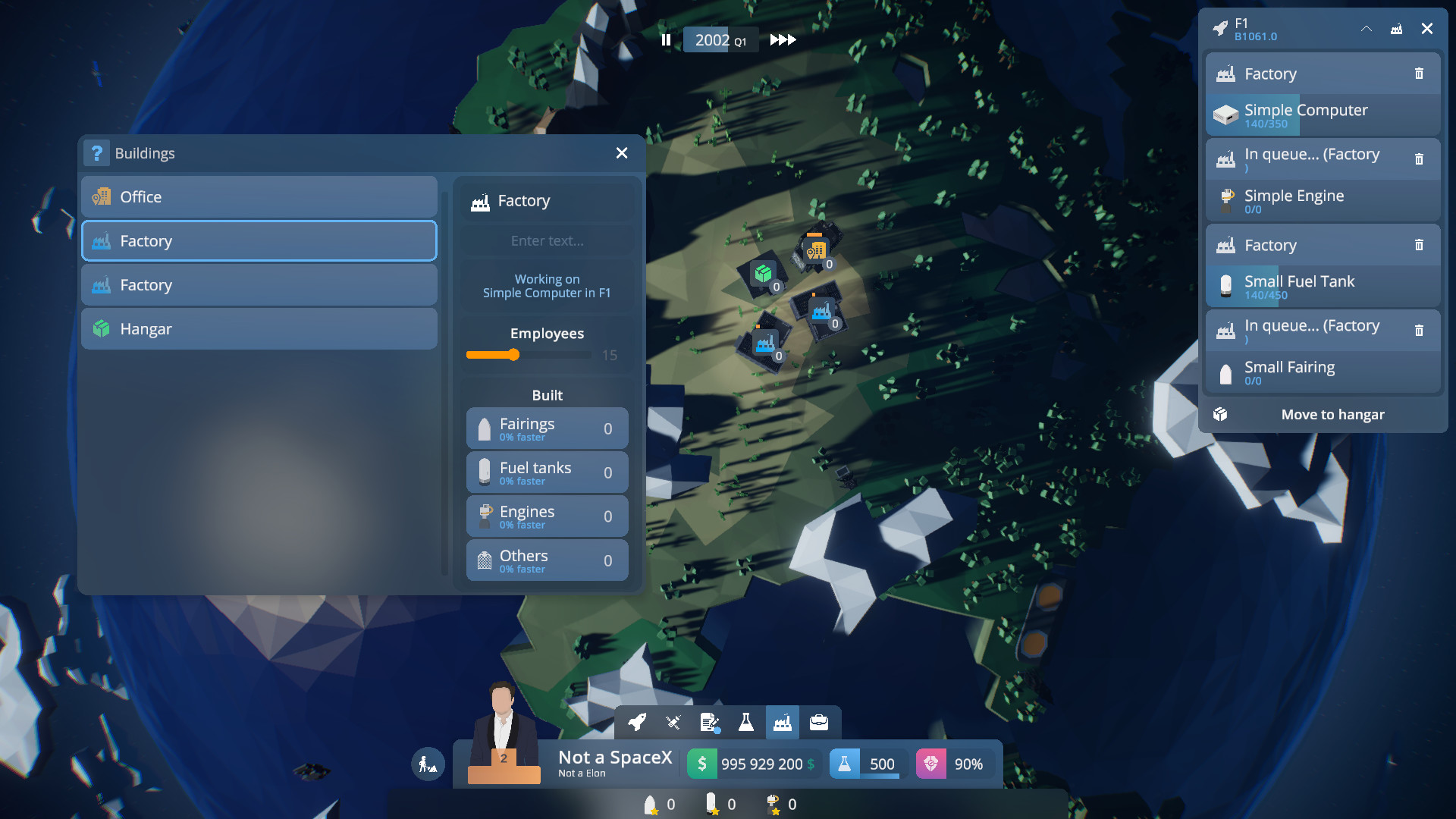Viewport: 1456px width, 819px height.
Task: Select the Fairings built category
Action: 547,428
